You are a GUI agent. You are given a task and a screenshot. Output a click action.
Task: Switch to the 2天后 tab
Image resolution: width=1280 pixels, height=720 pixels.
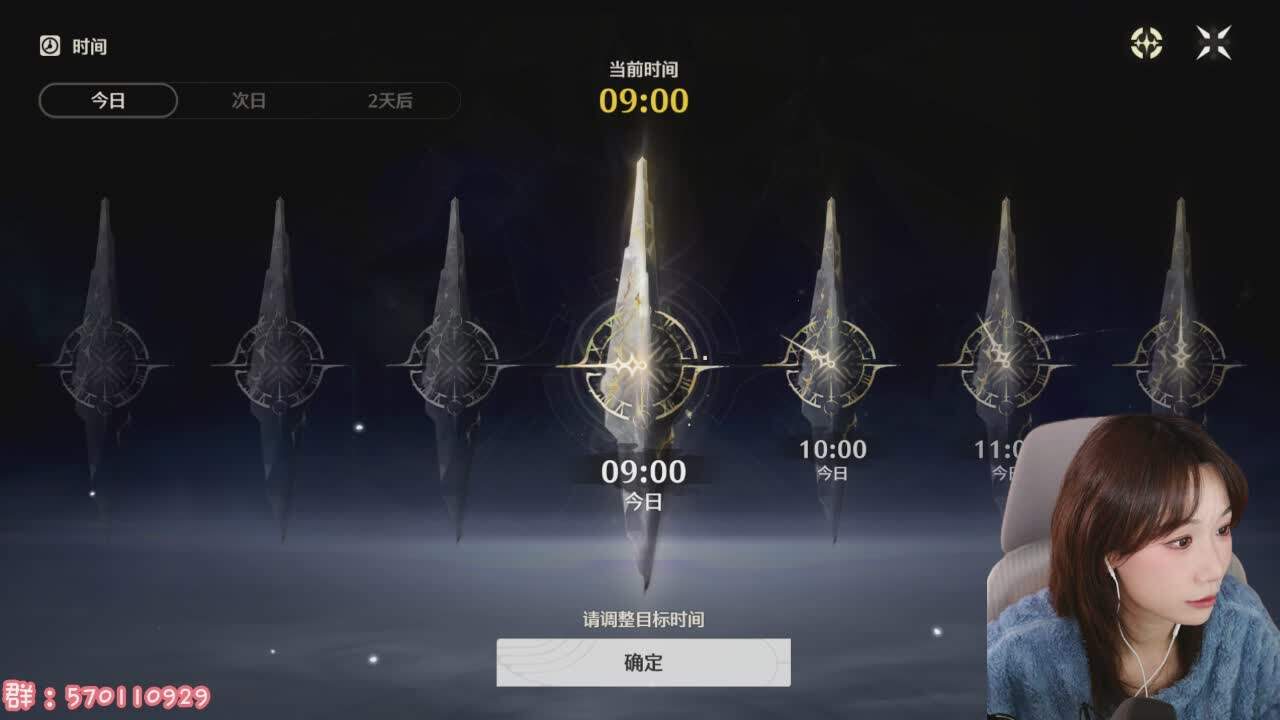[393, 101]
